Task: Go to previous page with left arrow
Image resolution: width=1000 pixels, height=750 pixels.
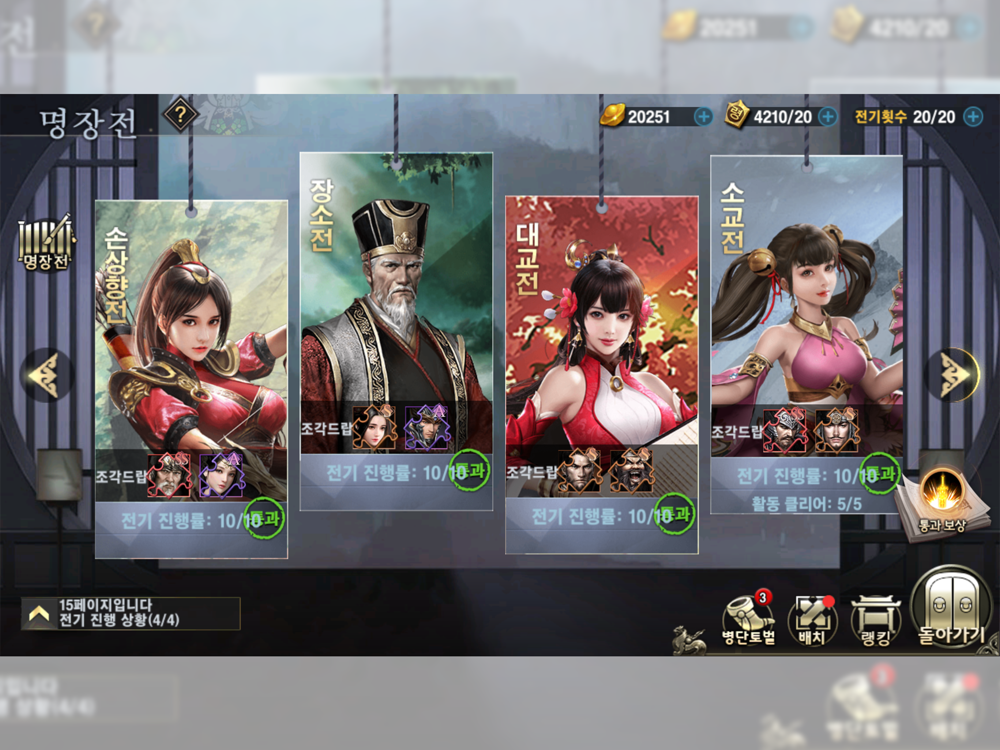Action: point(46,374)
